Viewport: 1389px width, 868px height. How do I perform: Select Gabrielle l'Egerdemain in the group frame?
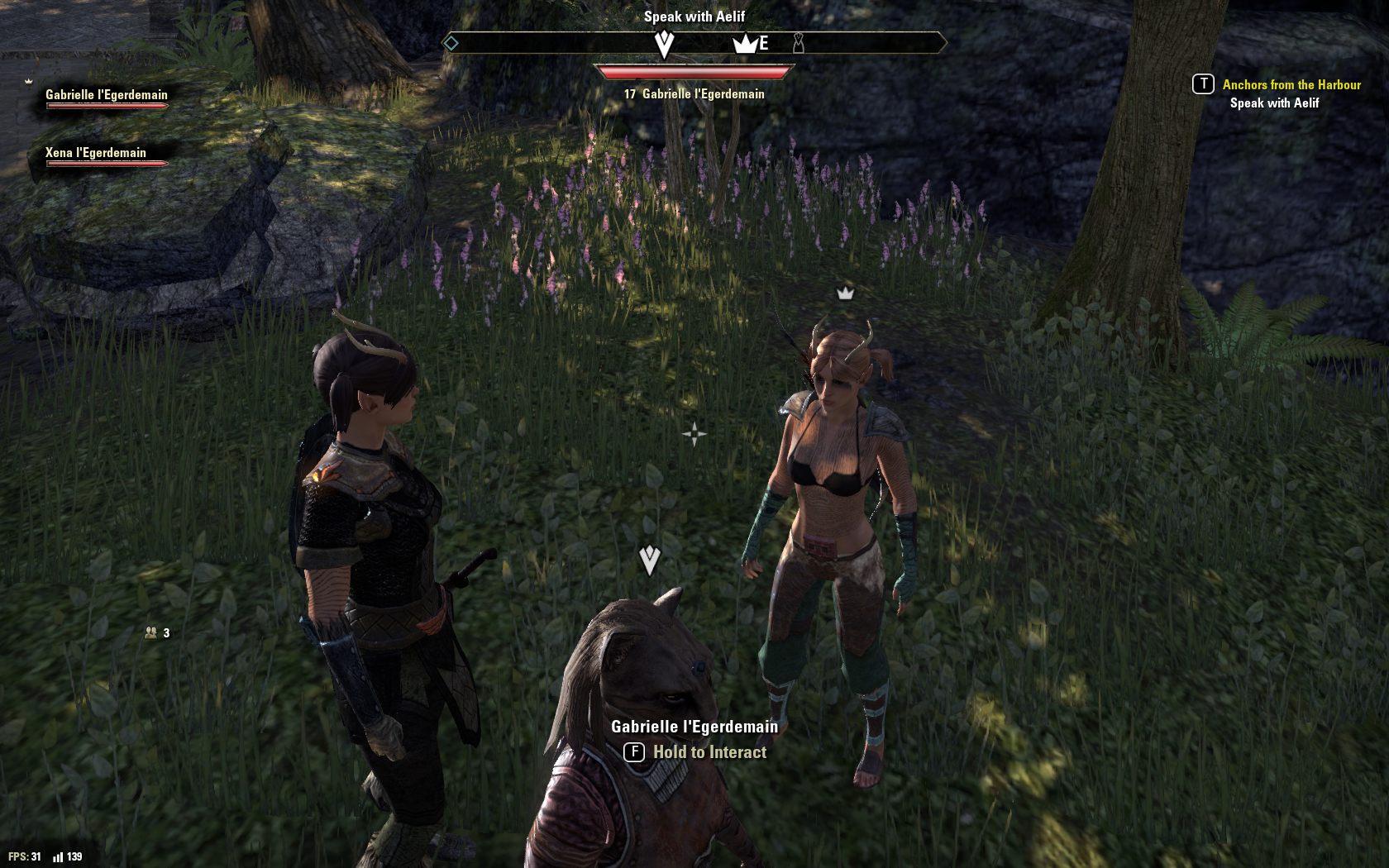(x=106, y=95)
